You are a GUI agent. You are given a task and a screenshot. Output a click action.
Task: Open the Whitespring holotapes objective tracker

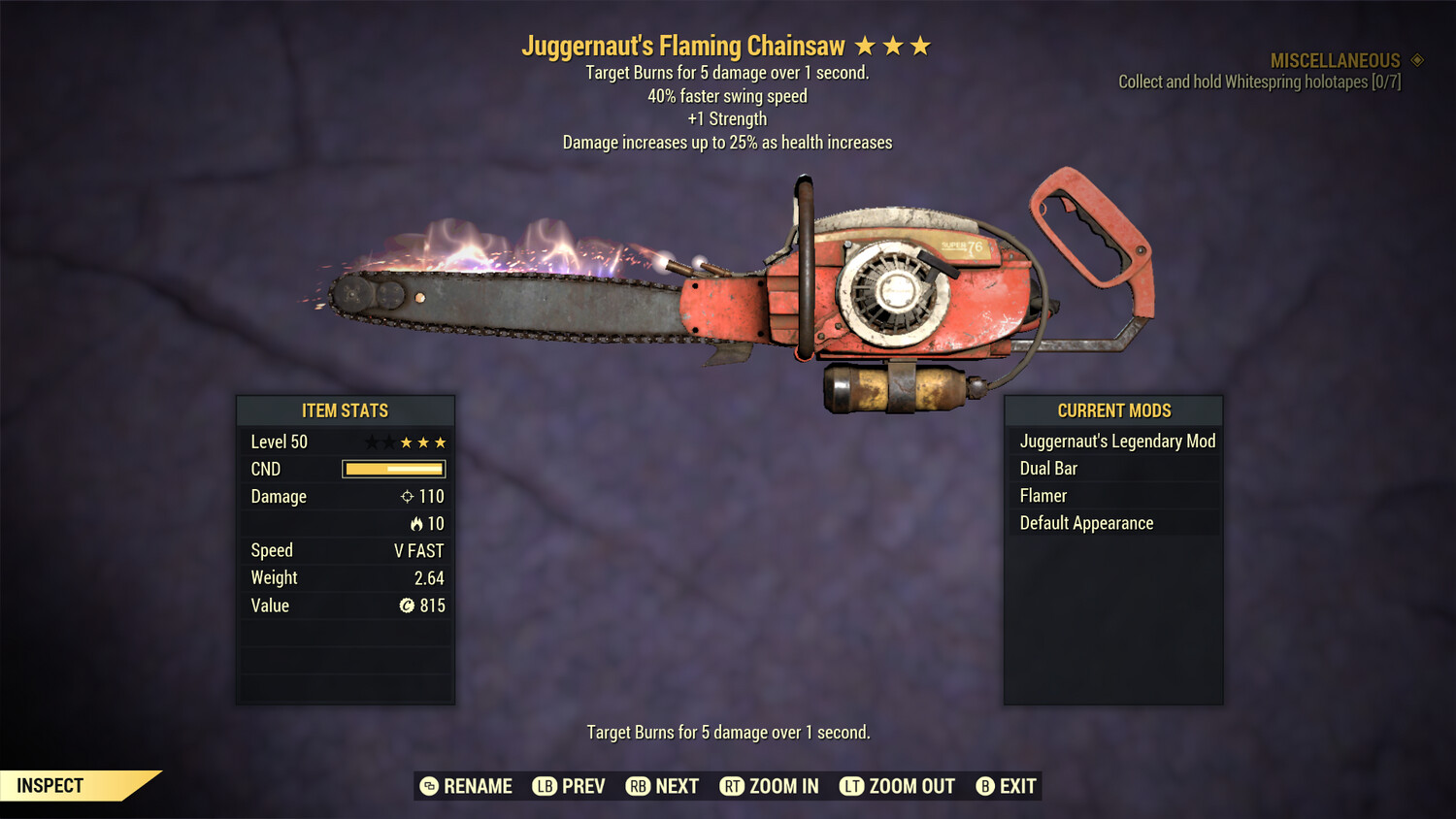click(1259, 82)
